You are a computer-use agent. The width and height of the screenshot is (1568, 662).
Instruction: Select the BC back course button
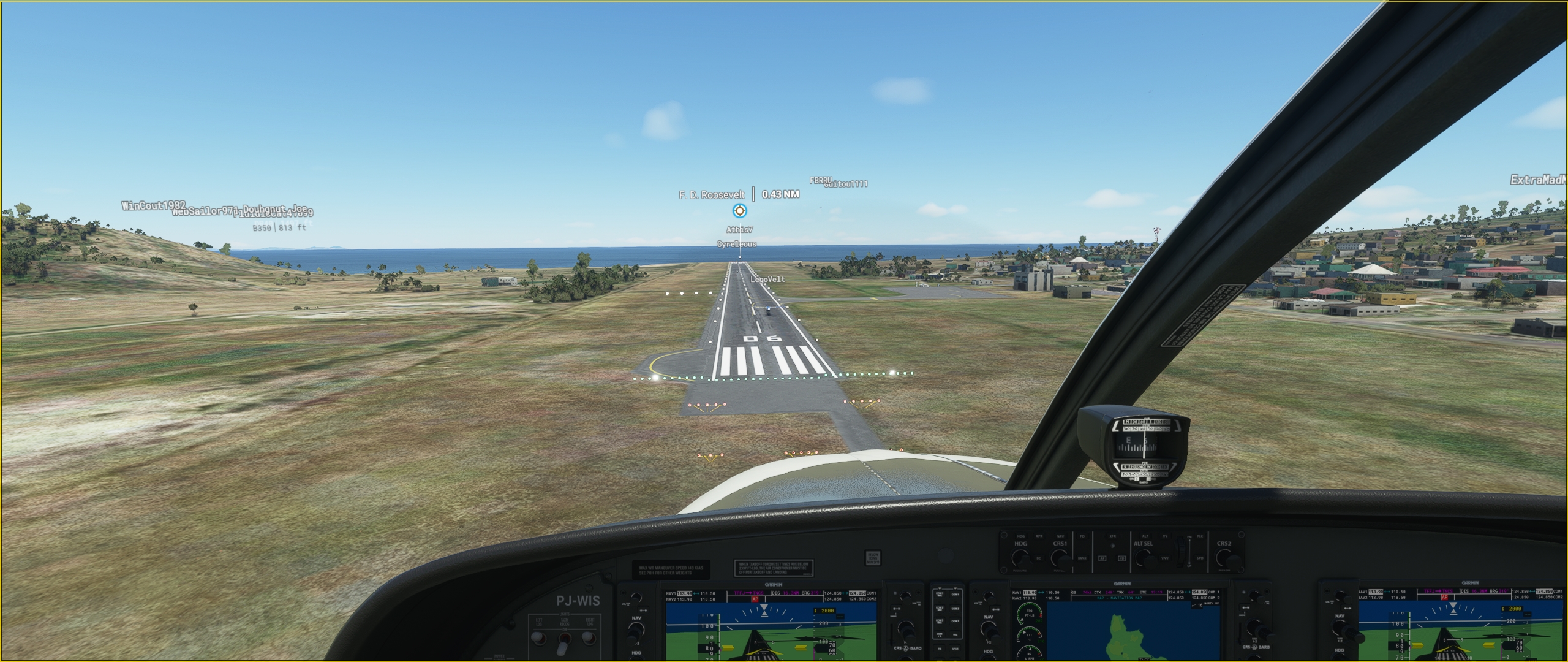coord(1039,558)
